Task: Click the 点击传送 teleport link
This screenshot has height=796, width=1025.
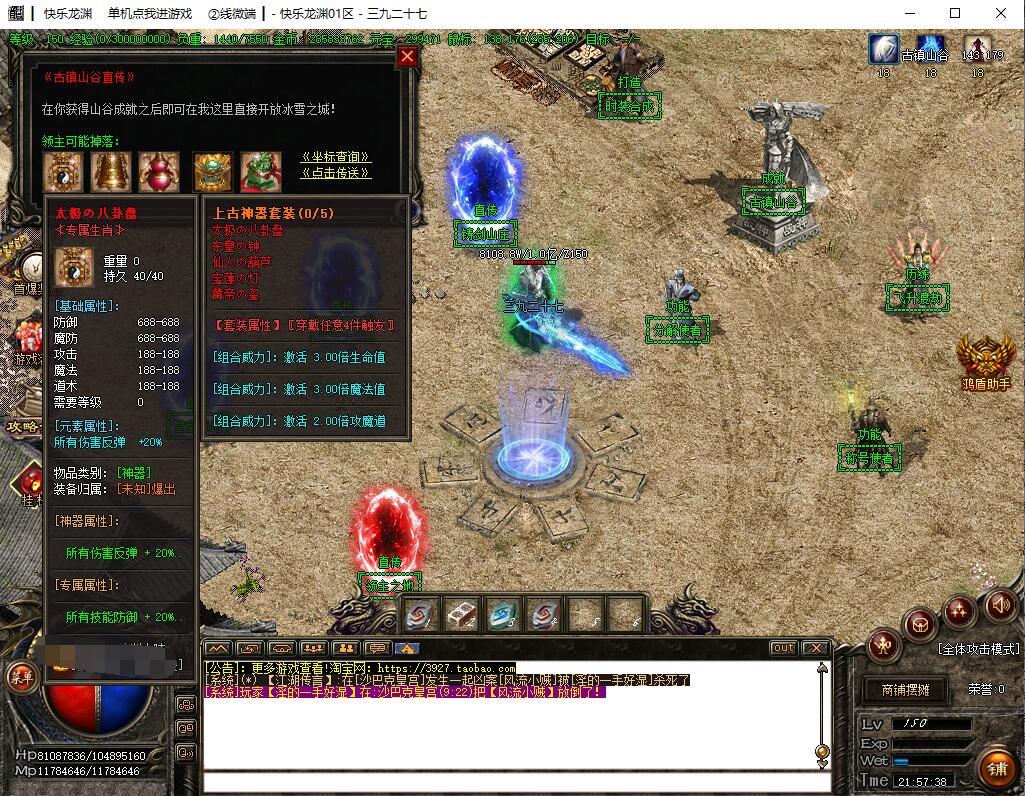Action: pyautogui.click(x=336, y=173)
